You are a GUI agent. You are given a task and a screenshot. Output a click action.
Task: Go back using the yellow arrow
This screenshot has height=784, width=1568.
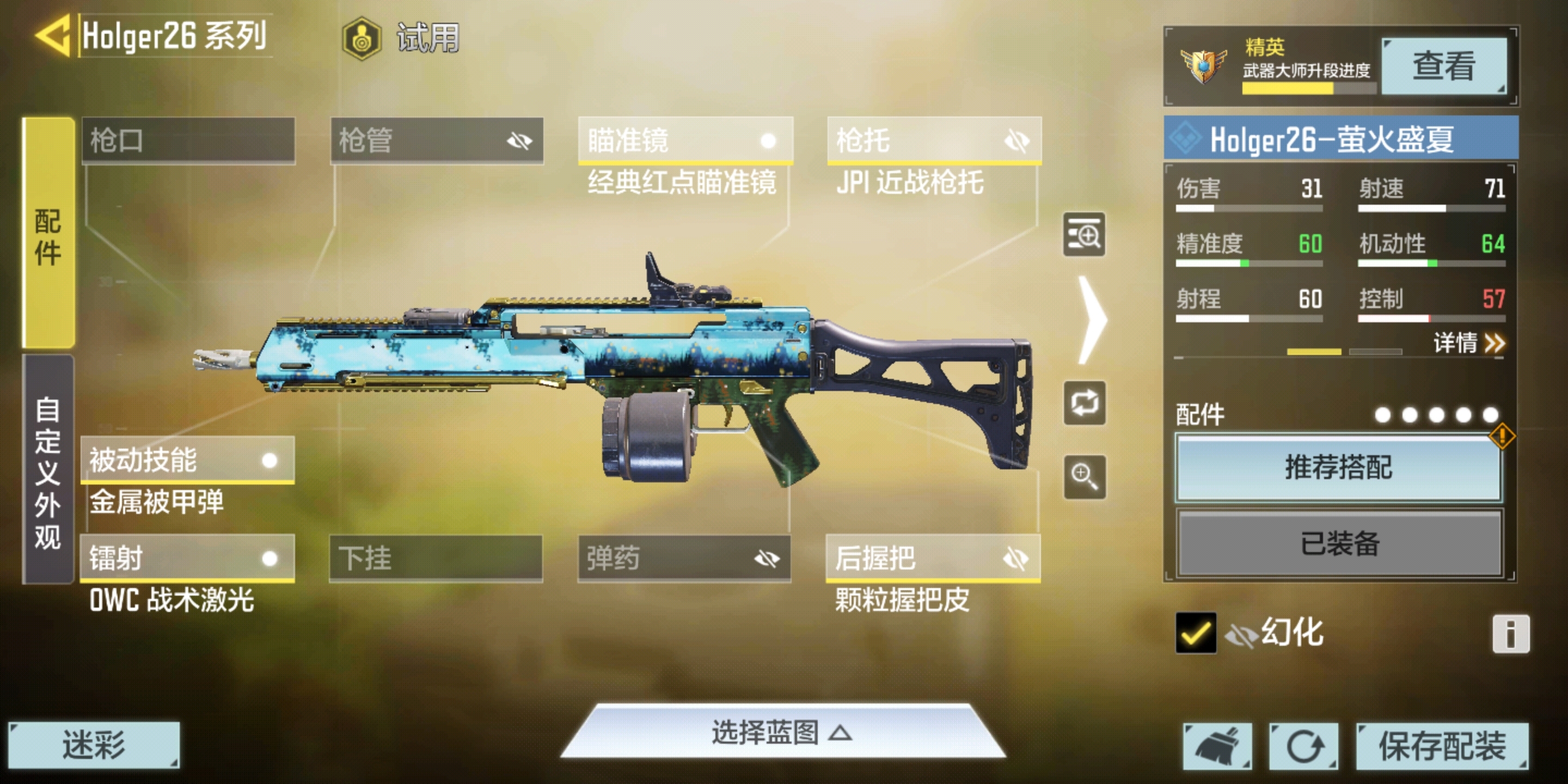click(53, 35)
